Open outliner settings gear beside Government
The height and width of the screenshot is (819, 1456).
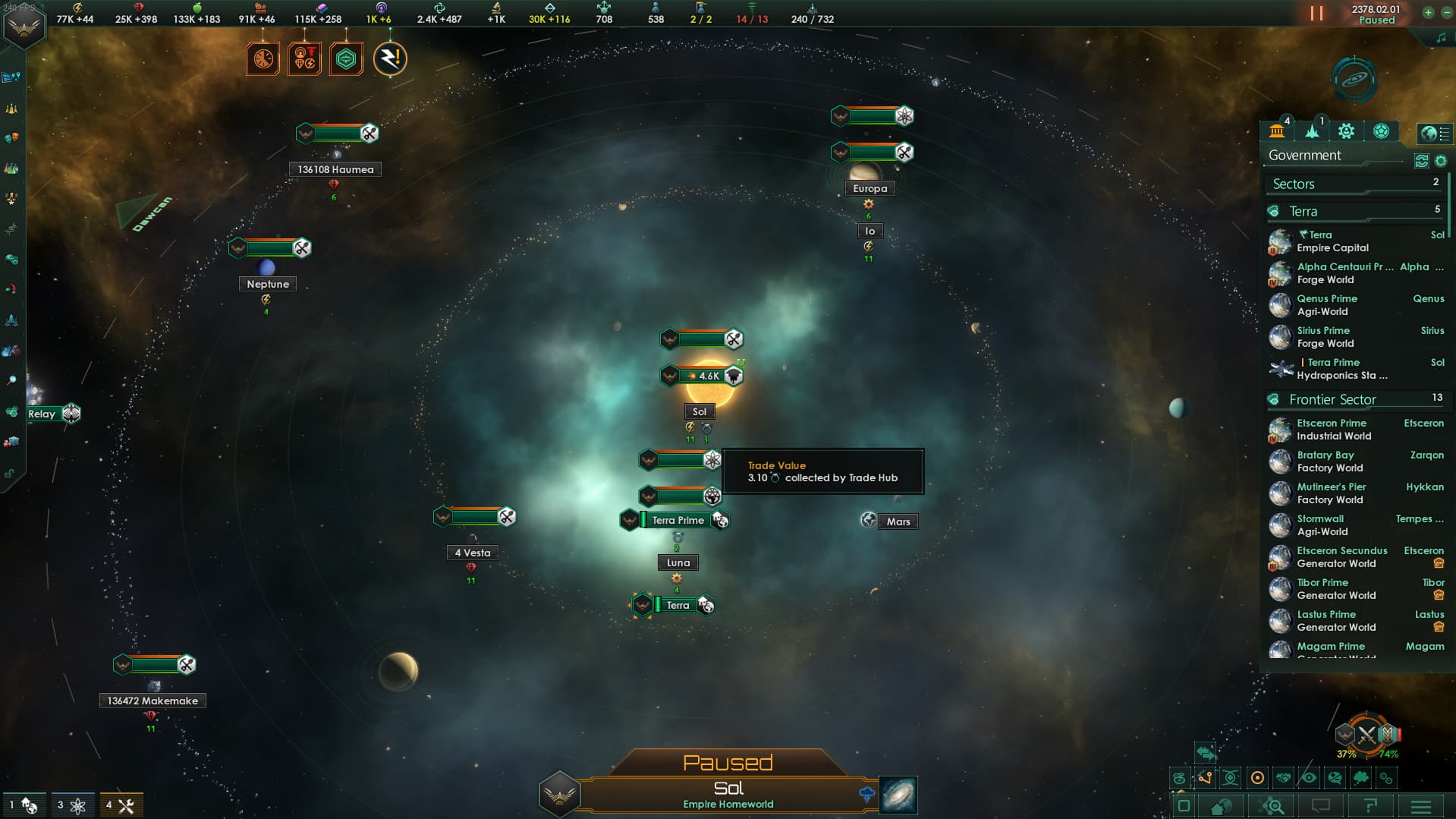click(x=1441, y=161)
